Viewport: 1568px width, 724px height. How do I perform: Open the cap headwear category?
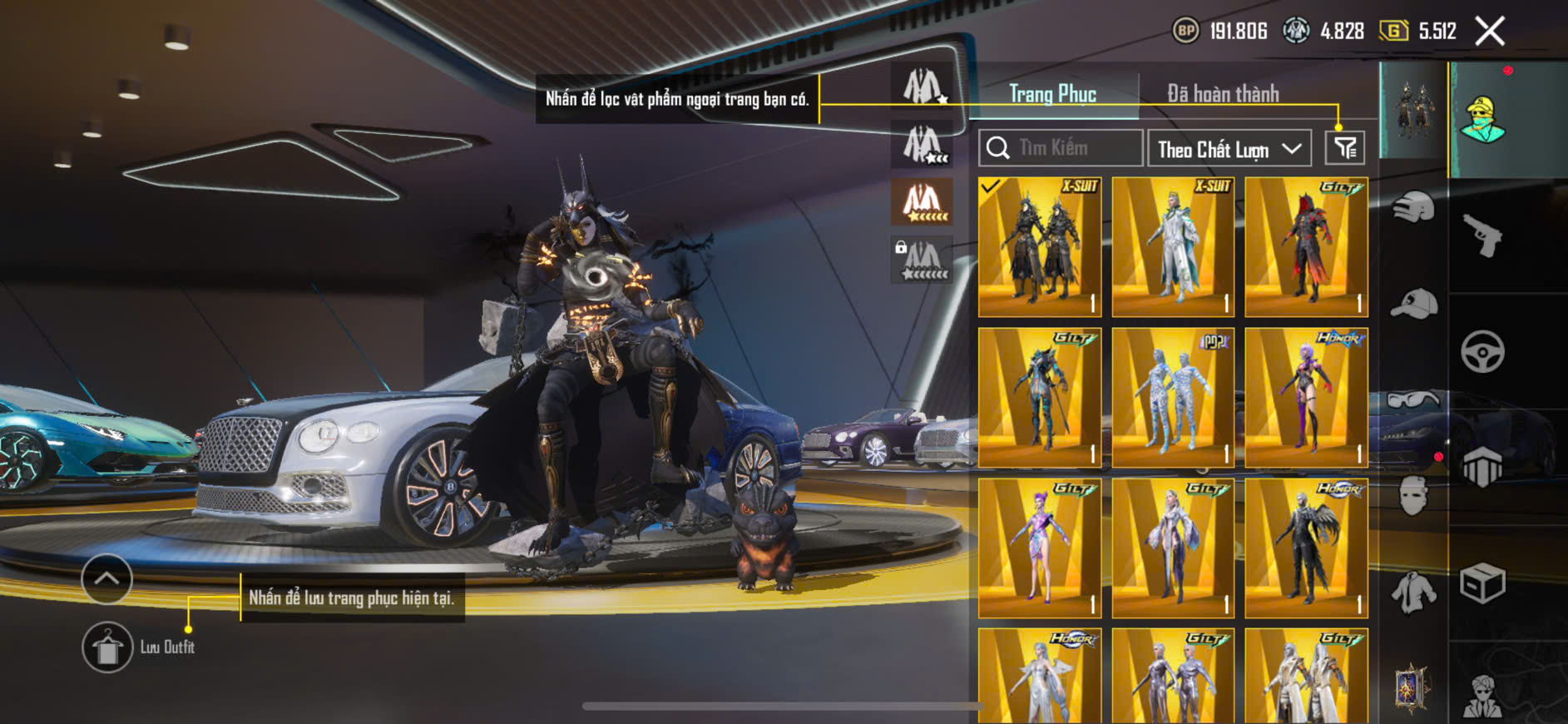click(1413, 304)
